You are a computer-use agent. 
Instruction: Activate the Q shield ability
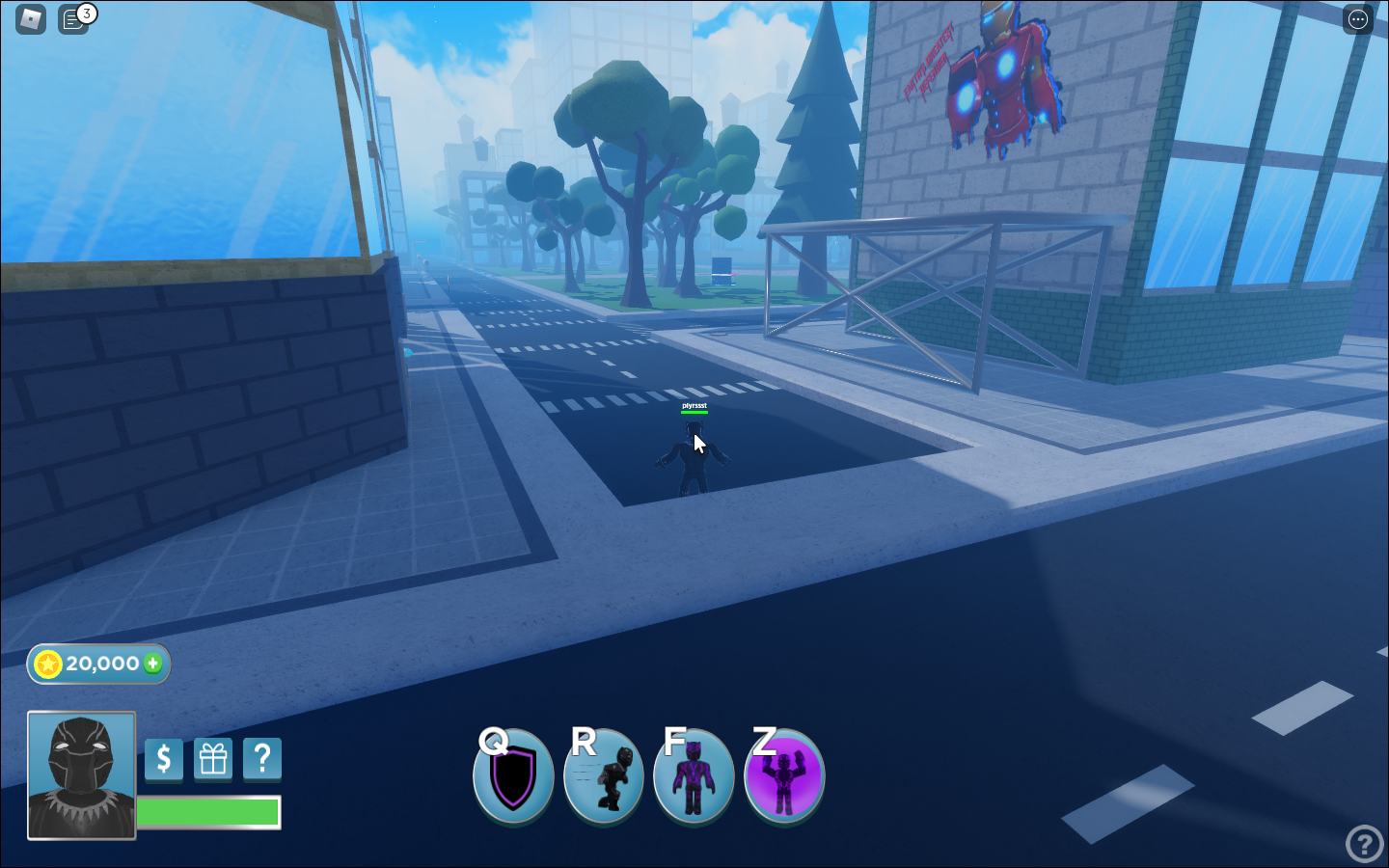[x=513, y=776]
